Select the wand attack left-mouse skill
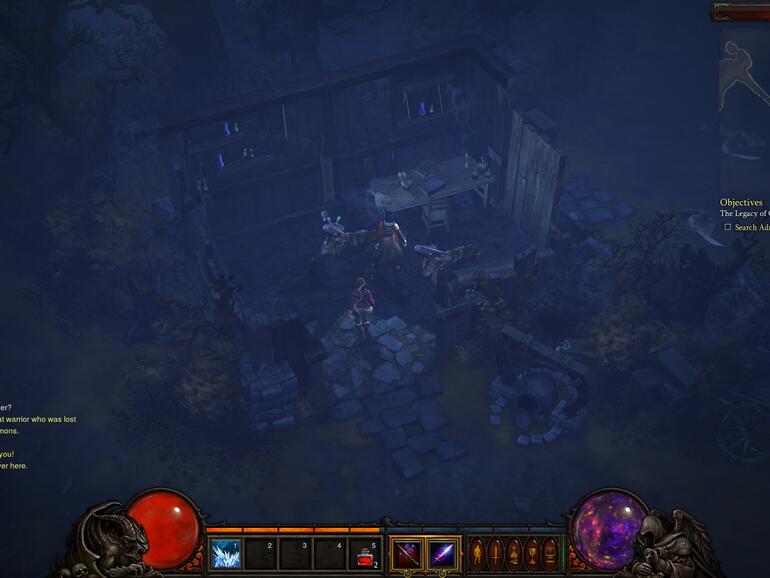770x578 pixels. (x=406, y=553)
